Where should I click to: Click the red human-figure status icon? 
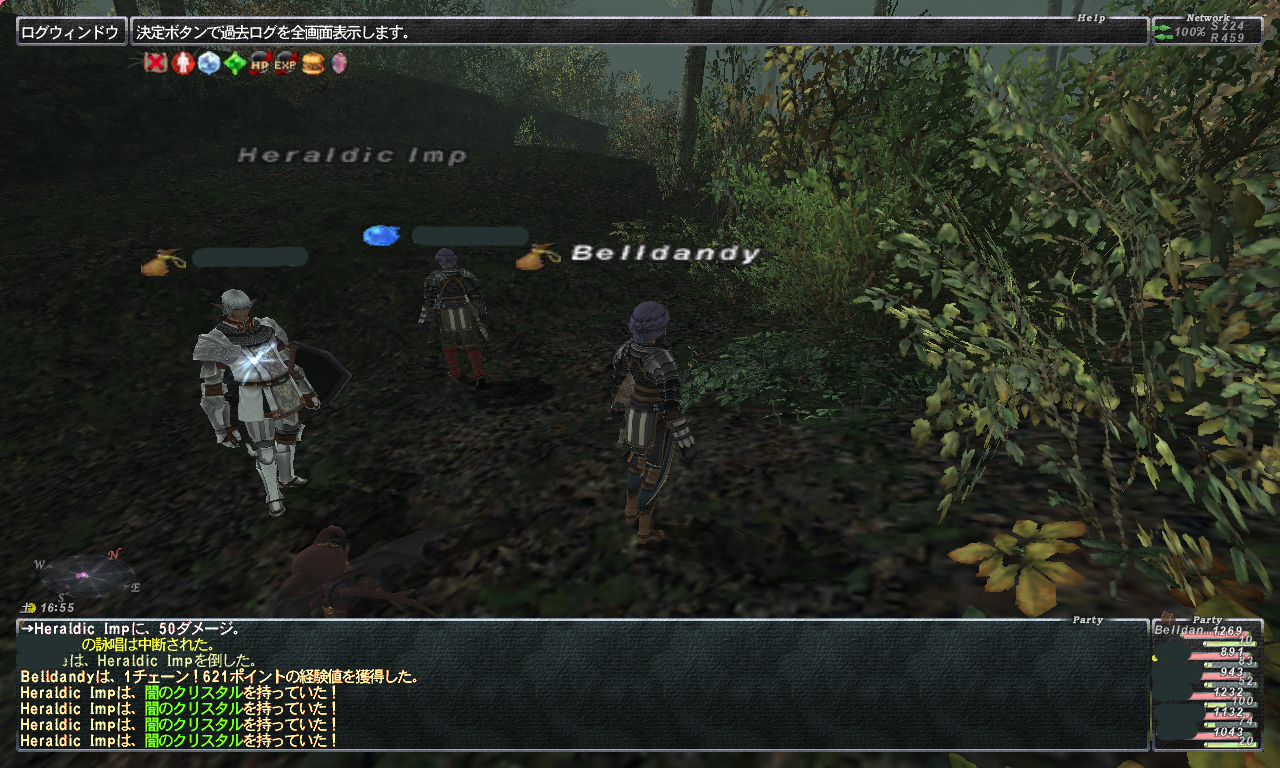(182, 64)
